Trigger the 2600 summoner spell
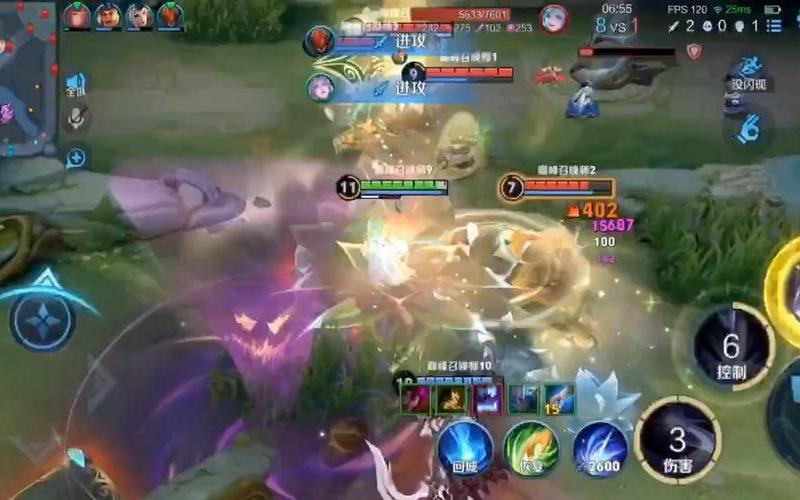 [600, 449]
